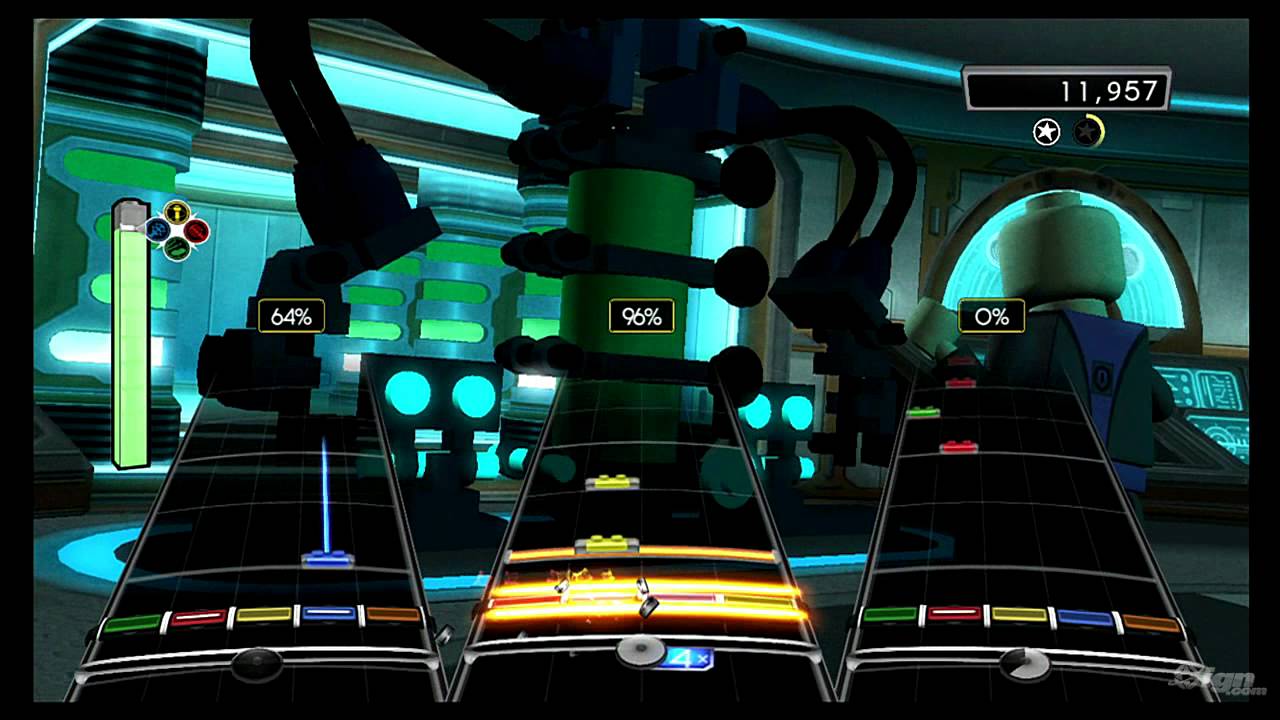Select the yellow microphone vocalist icon
This screenshot has height=720, width=1280.
tap(177, 211)
